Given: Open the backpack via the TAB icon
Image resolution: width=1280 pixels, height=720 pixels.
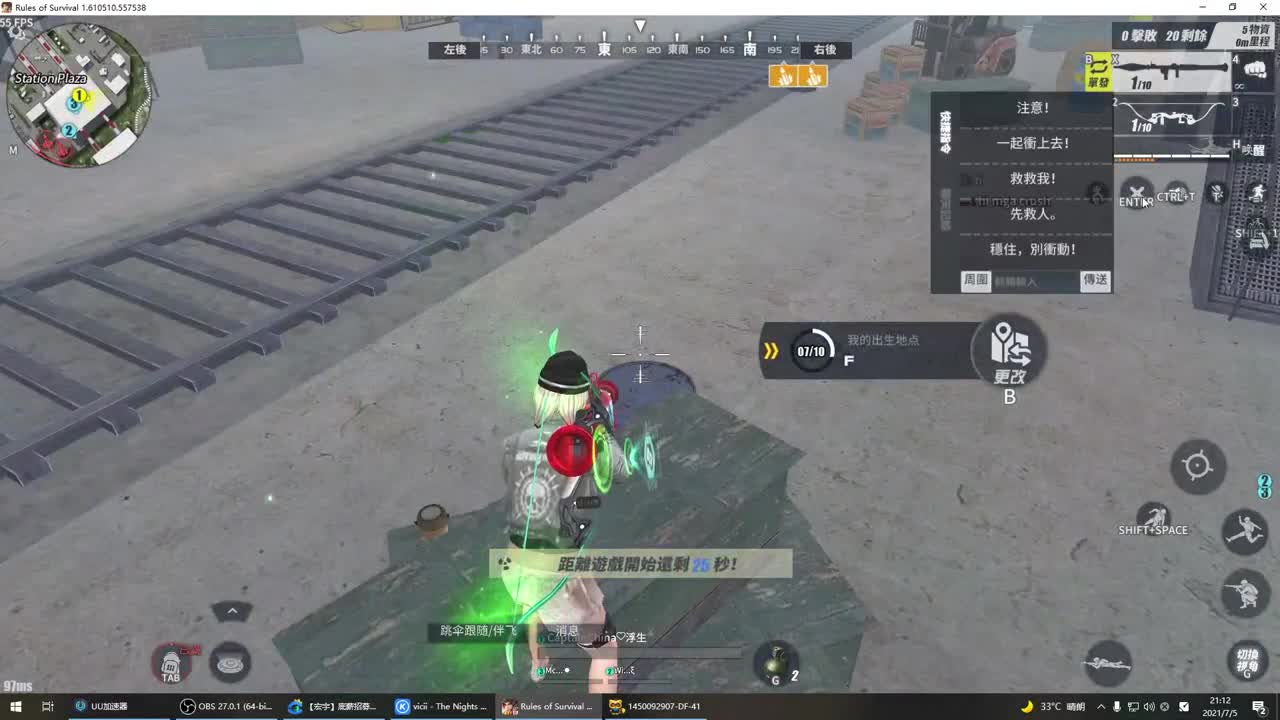Looking at the screenshot, I should click(172, 663).
